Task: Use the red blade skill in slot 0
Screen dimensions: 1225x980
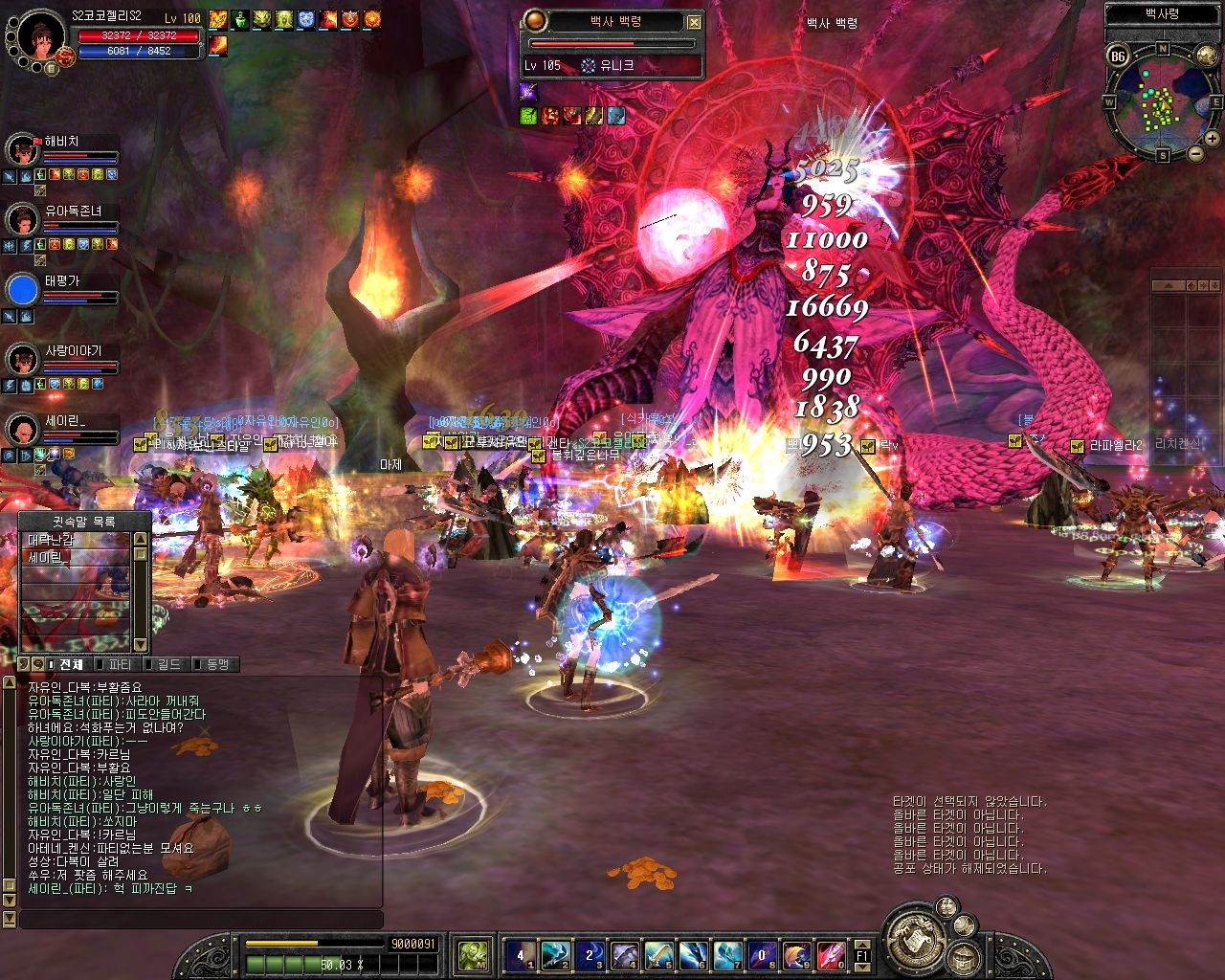Action: tap(831, 954)
